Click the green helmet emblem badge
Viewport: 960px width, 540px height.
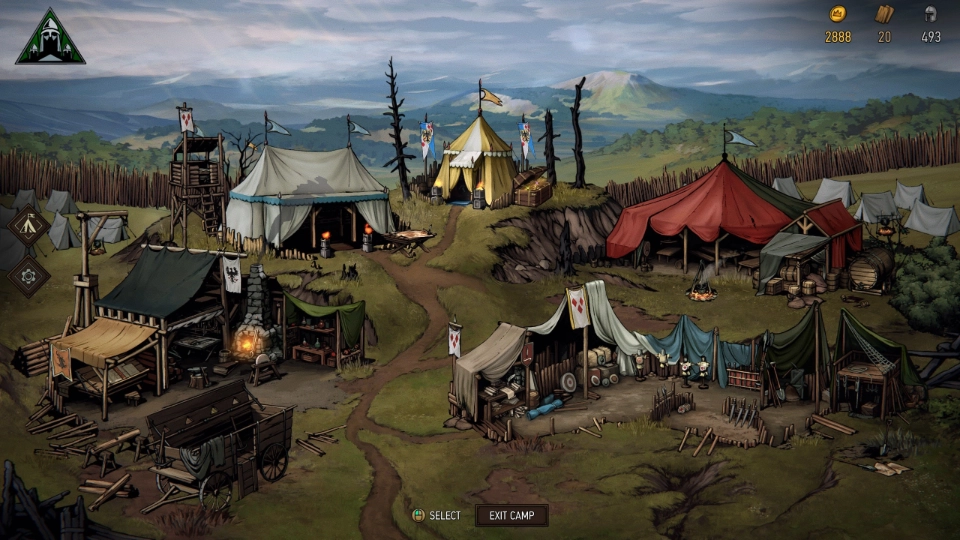click(x=50, y=37)
